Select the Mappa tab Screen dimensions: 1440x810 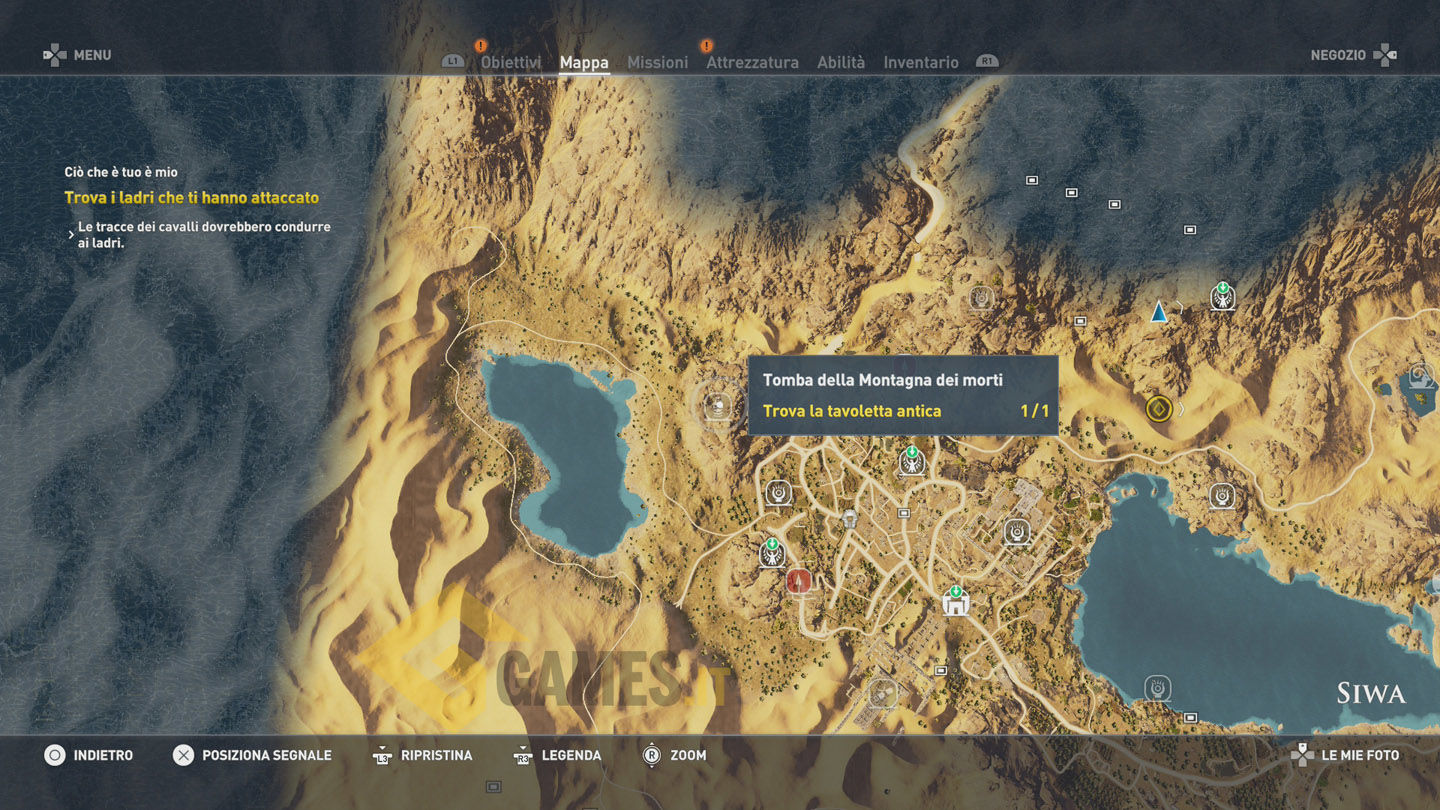point(584,62)
